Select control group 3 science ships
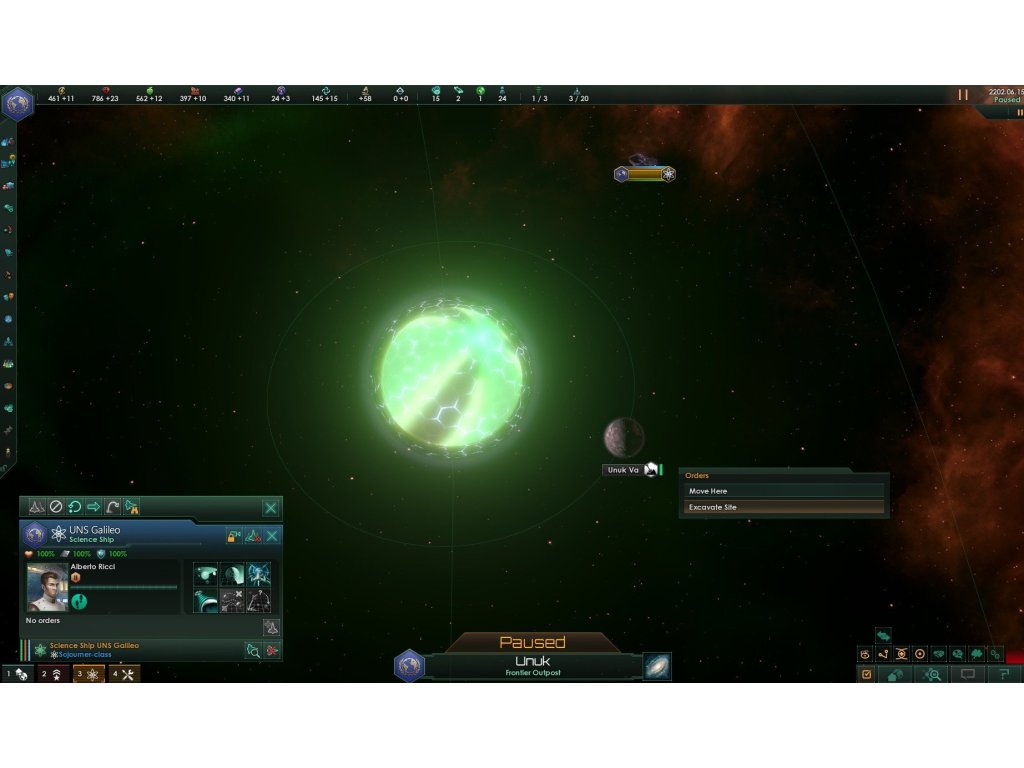 [x=89, y=674]
